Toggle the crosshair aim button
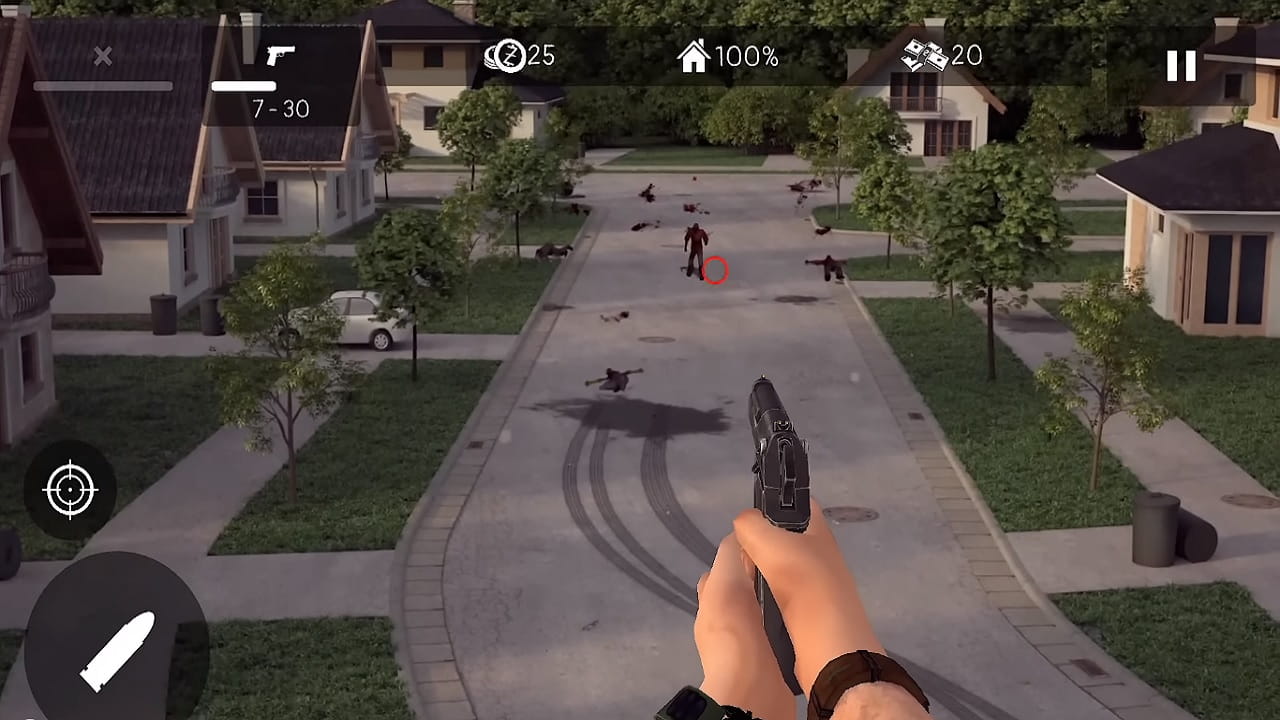Screen dimensions: 1280x720 pos(70,490)
